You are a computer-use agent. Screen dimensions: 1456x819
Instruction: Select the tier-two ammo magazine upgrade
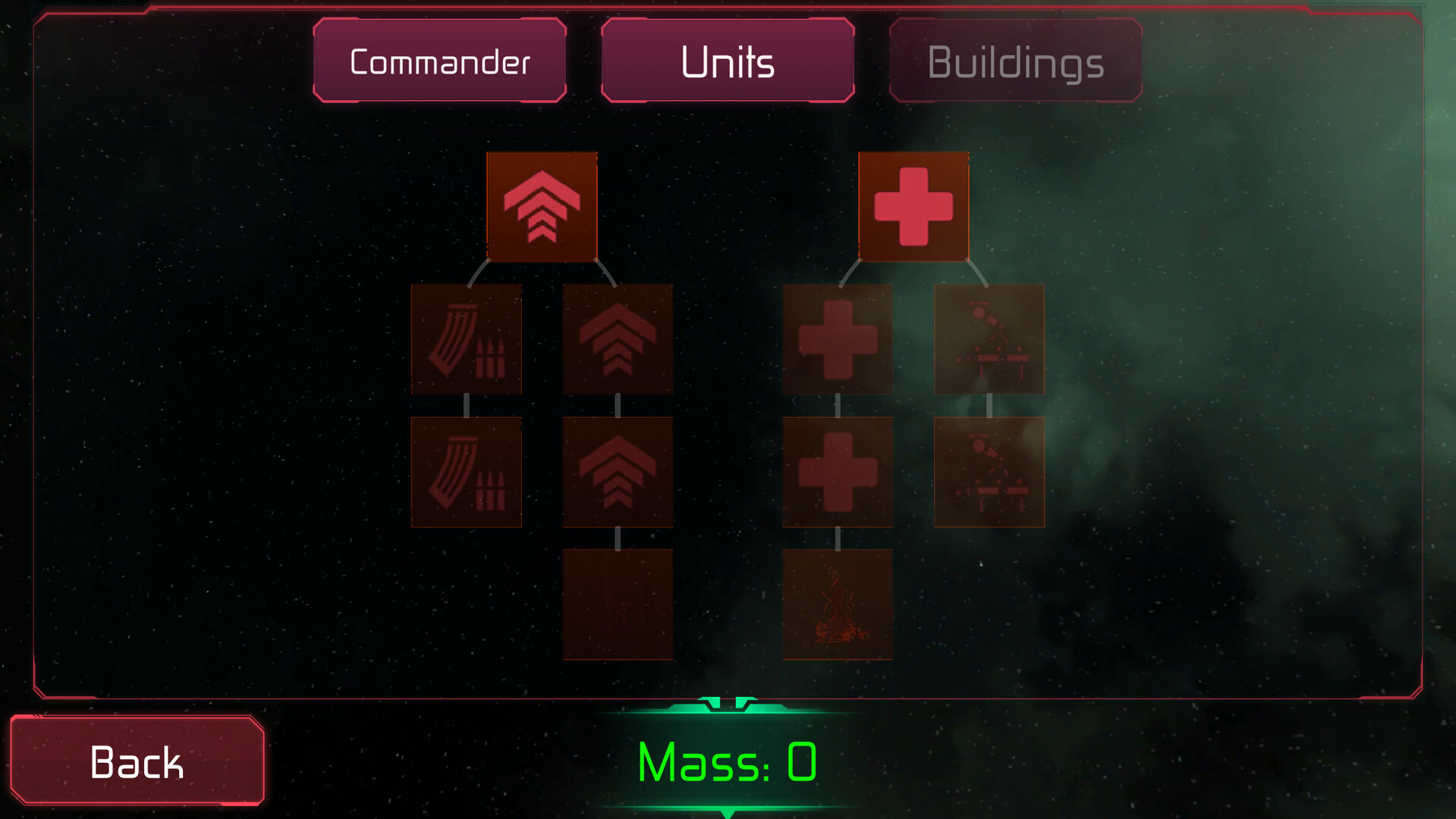tap(465, 340)
